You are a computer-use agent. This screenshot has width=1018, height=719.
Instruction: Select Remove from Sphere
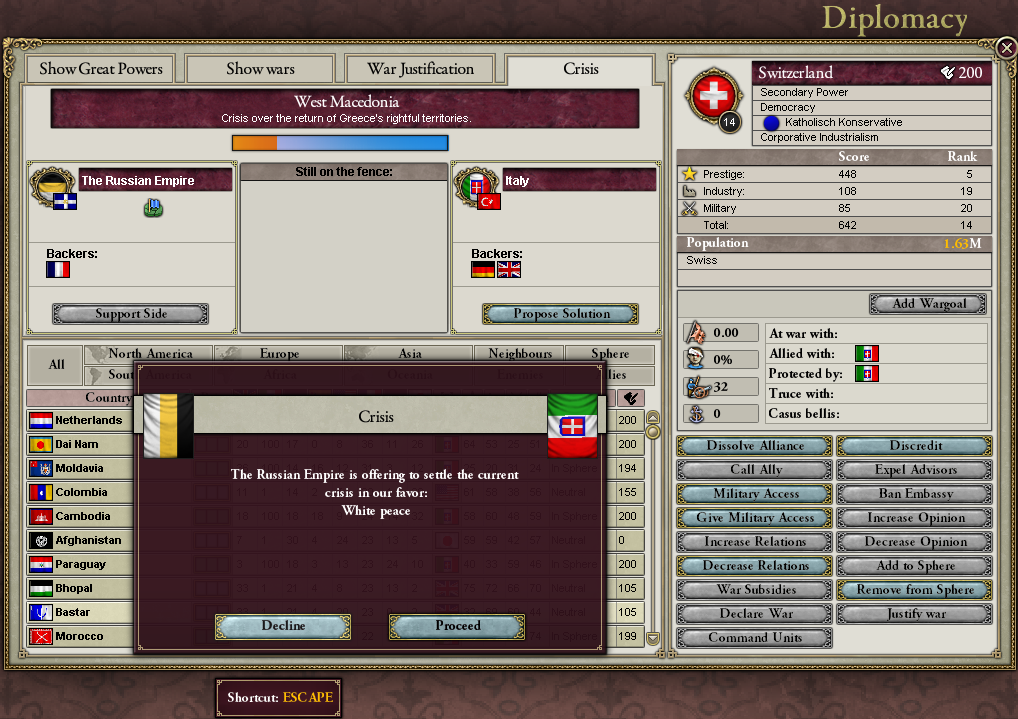pyautogui.click(x=915, y=590)
